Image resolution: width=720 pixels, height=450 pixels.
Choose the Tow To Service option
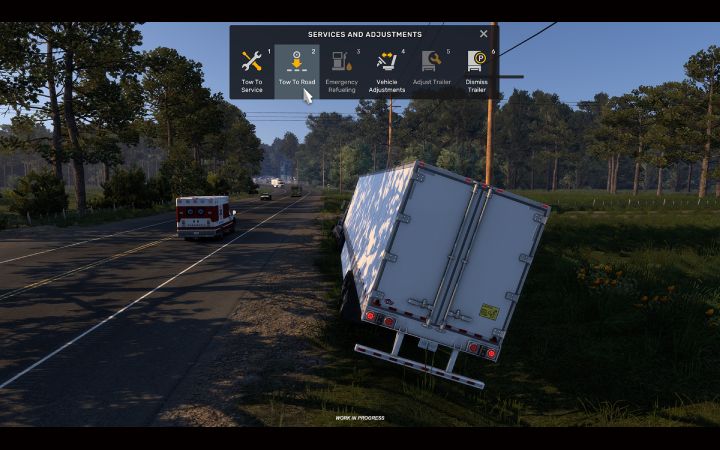tap(252, 70)
